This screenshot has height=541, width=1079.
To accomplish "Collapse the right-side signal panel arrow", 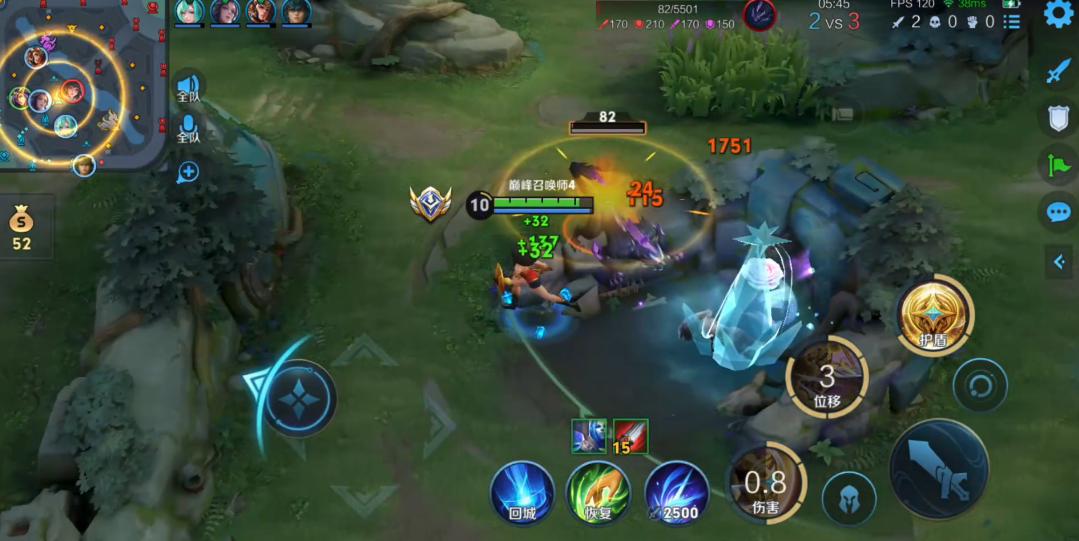I will click(x=1059, y=262).
